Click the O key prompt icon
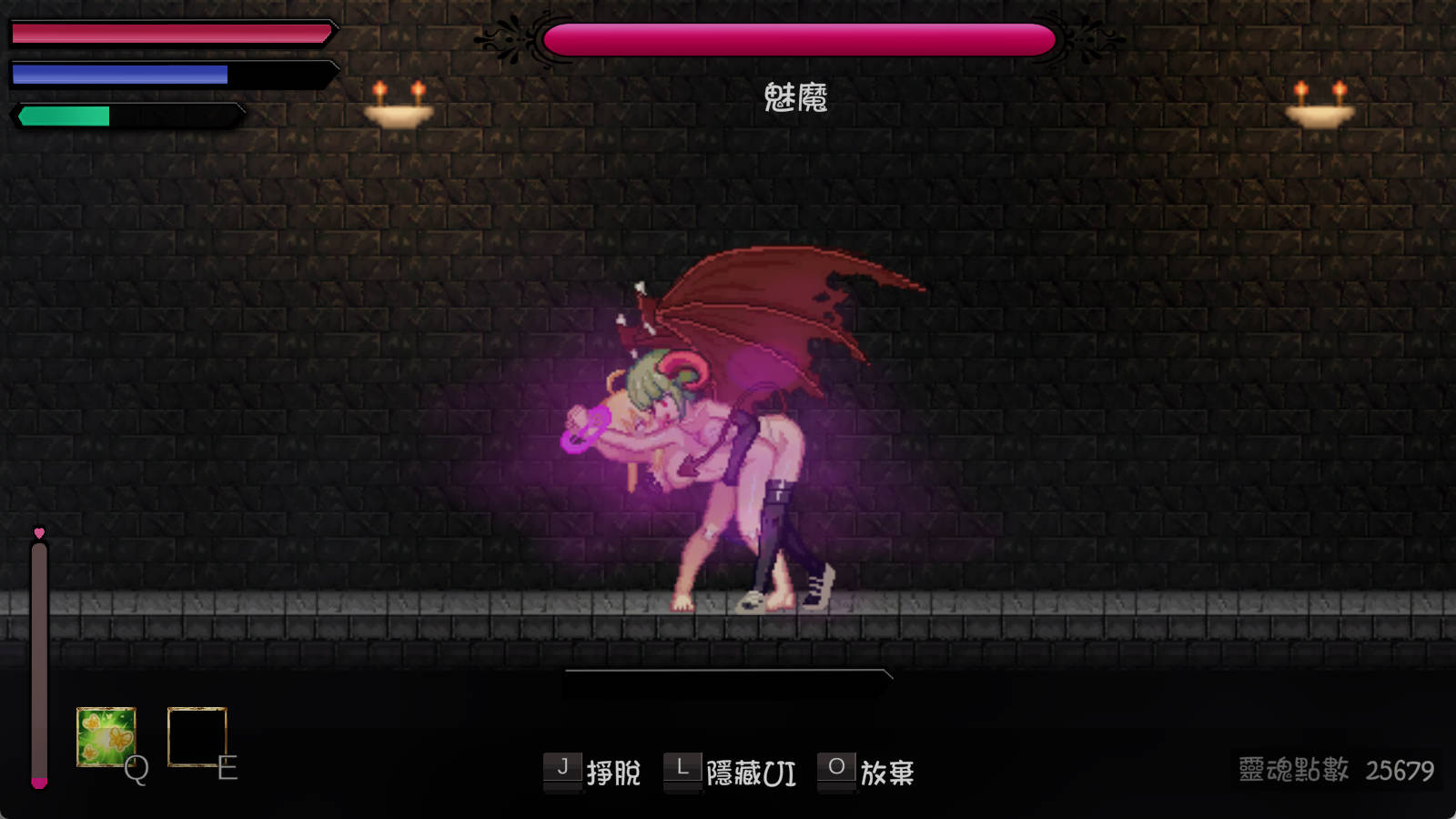The height and width of the screenshot is (819, 1456). [x=837, y=769]
